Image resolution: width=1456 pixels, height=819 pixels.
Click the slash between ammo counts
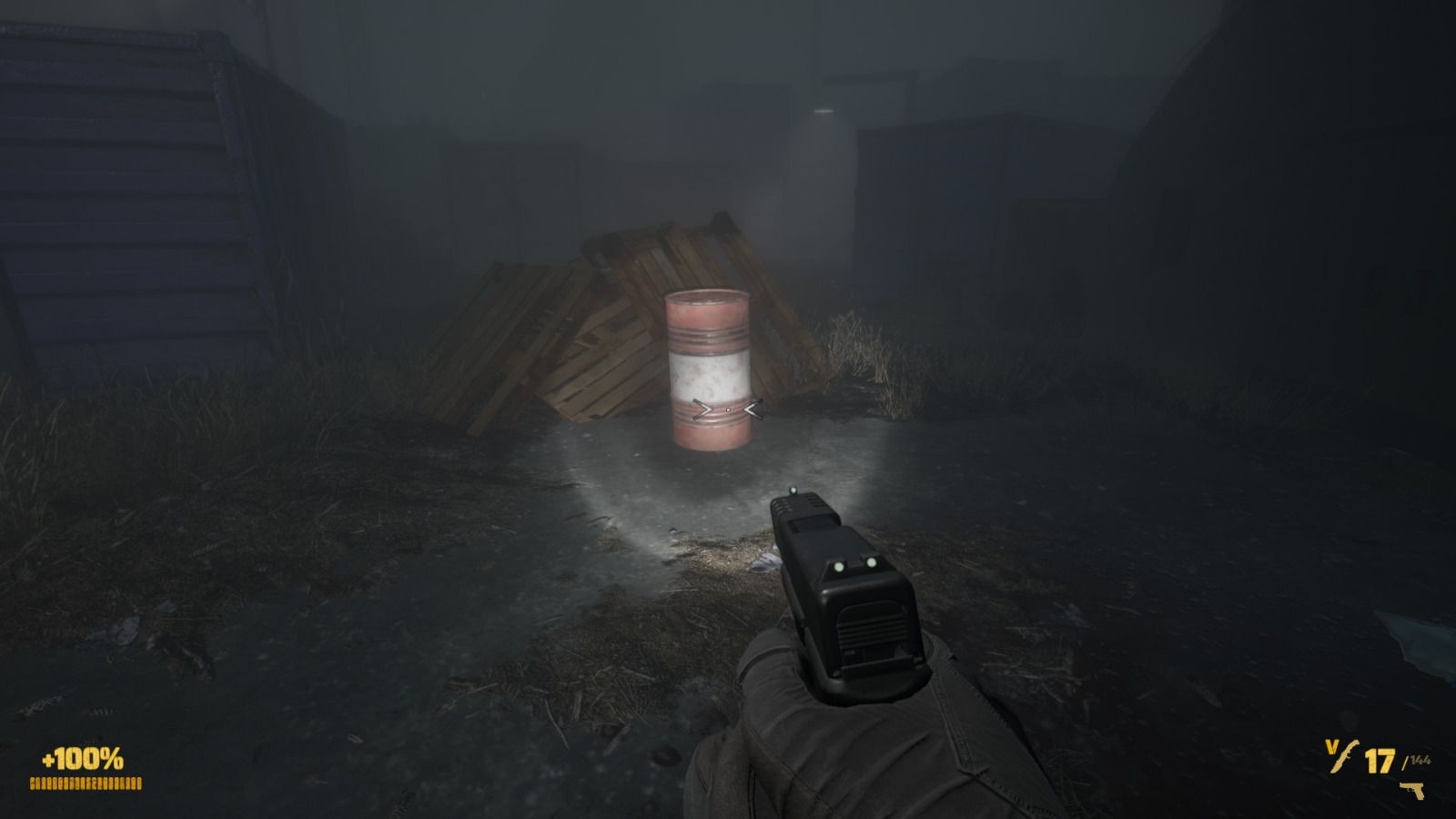[1404, 763]
